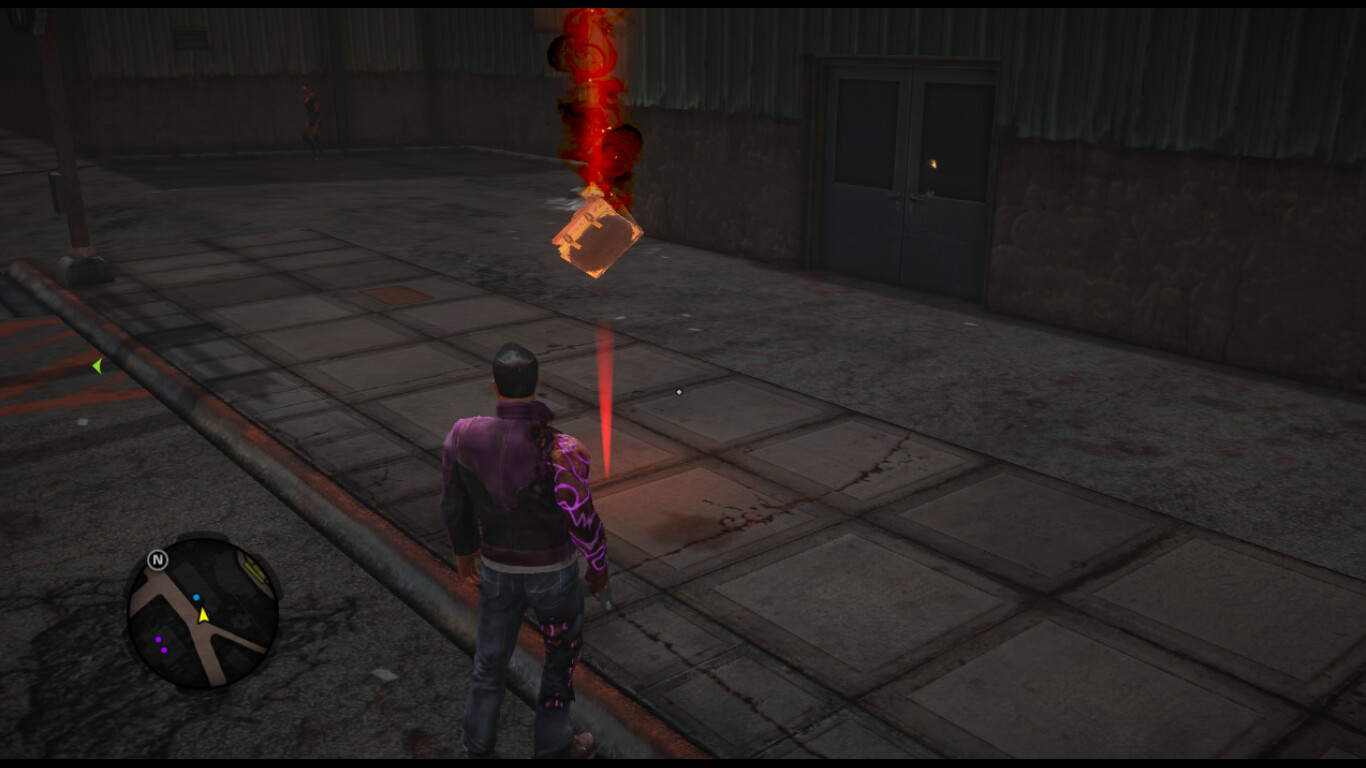Click the yellow player arrow on minimap

point(203,616)
